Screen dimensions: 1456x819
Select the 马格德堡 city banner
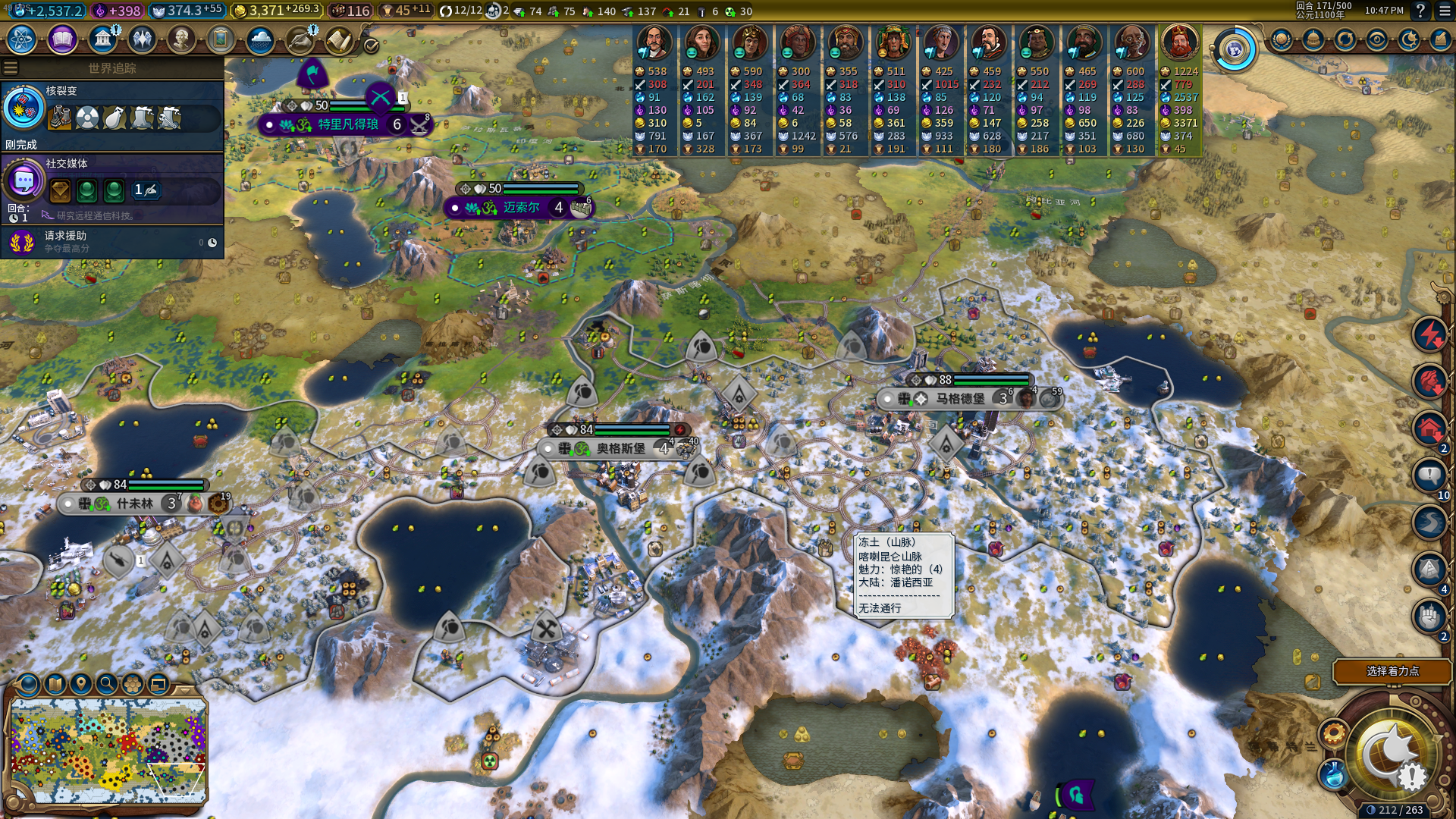959,398
